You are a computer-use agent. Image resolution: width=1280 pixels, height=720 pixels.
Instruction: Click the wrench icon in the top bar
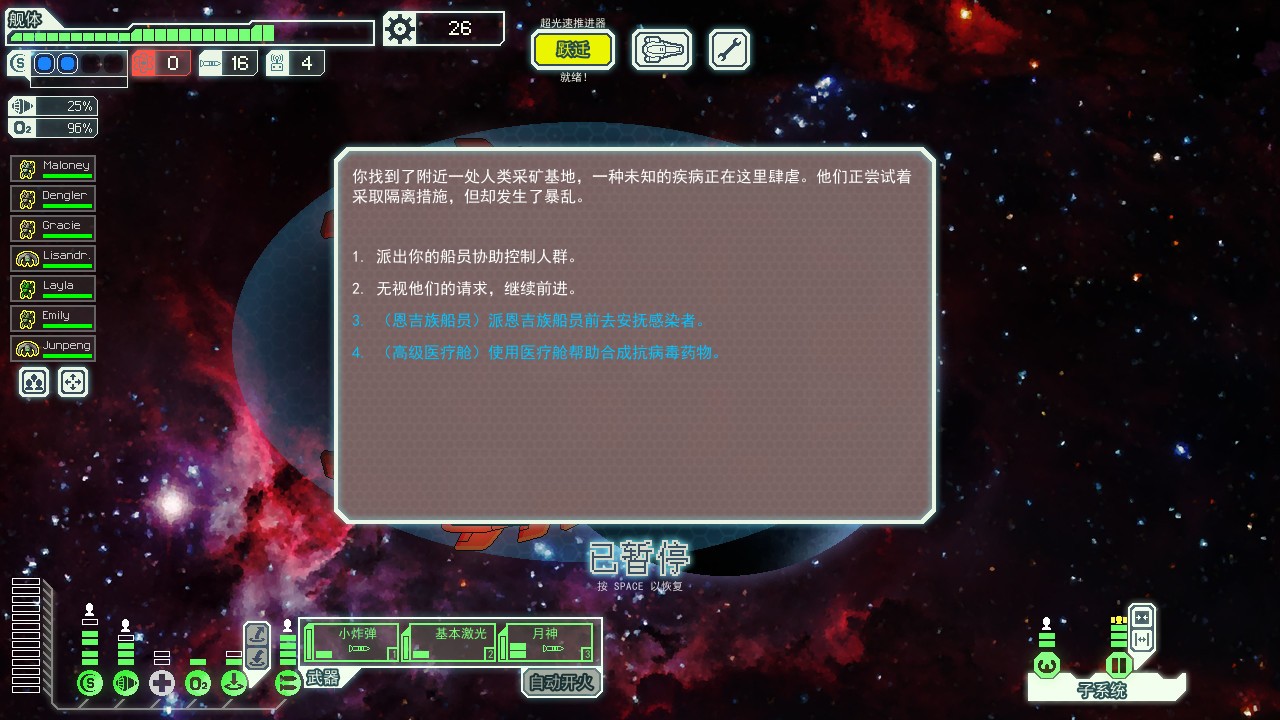pyautogui.click(x=728, y=48)
